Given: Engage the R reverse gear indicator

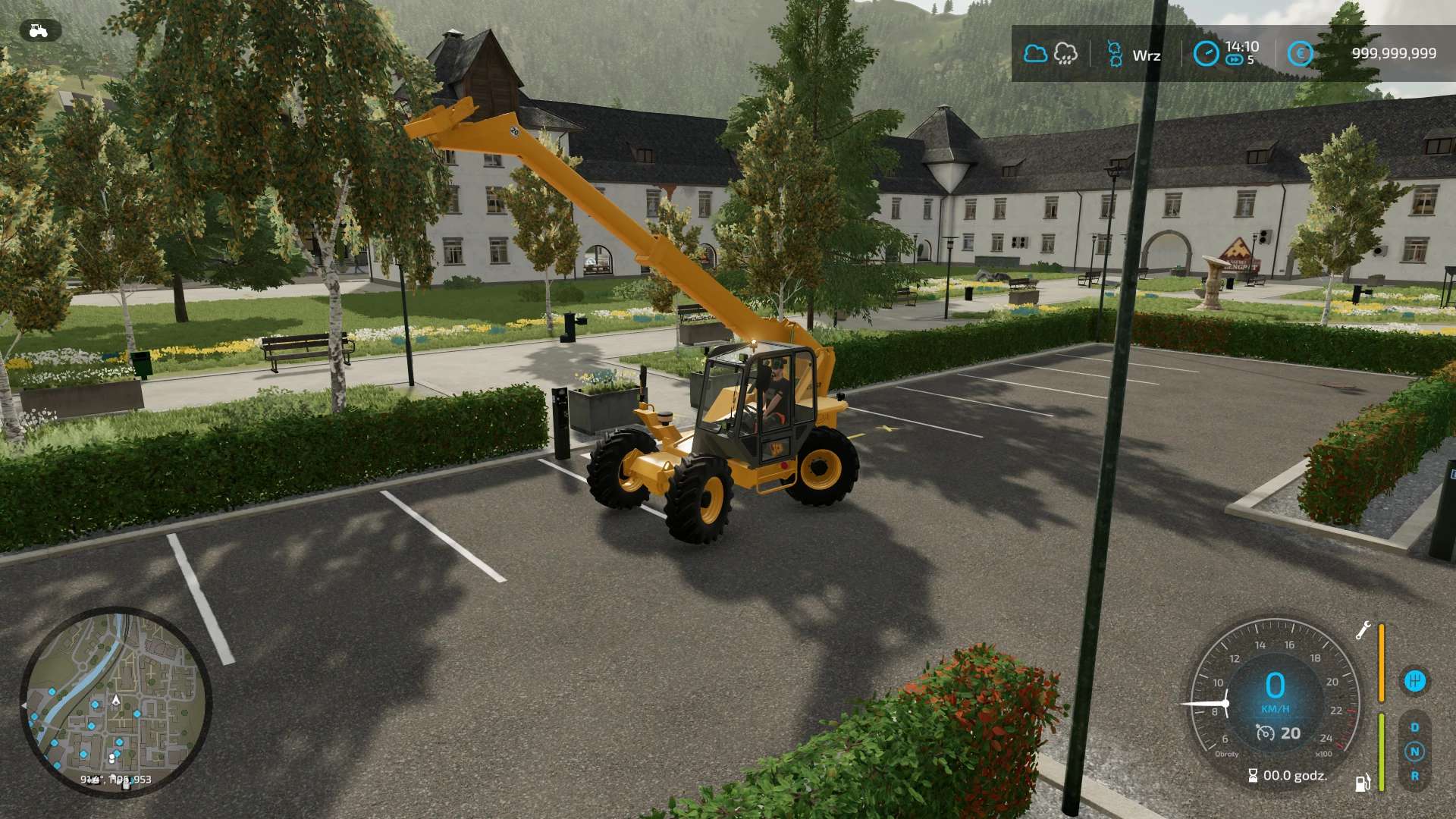Looking at the screenshot, I should click(1415, 775).
